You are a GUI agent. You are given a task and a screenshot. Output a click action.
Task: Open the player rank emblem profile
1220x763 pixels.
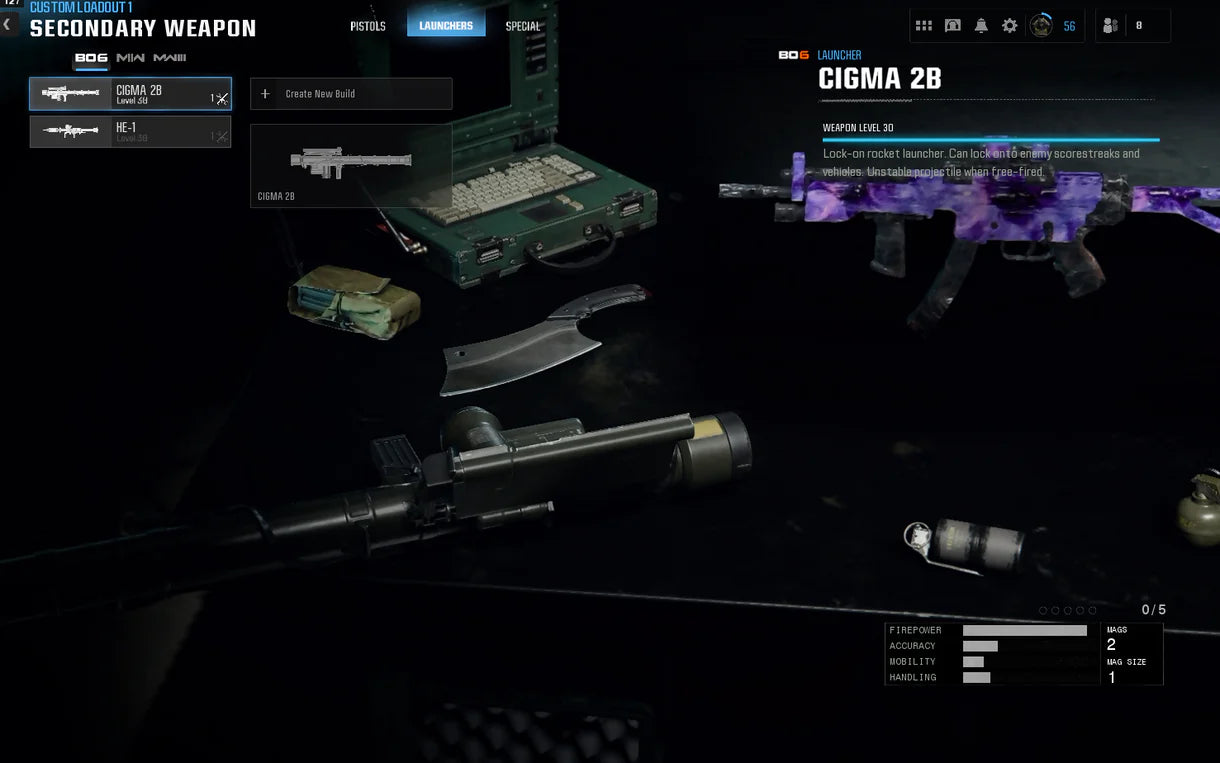[x=1041, y=26]
